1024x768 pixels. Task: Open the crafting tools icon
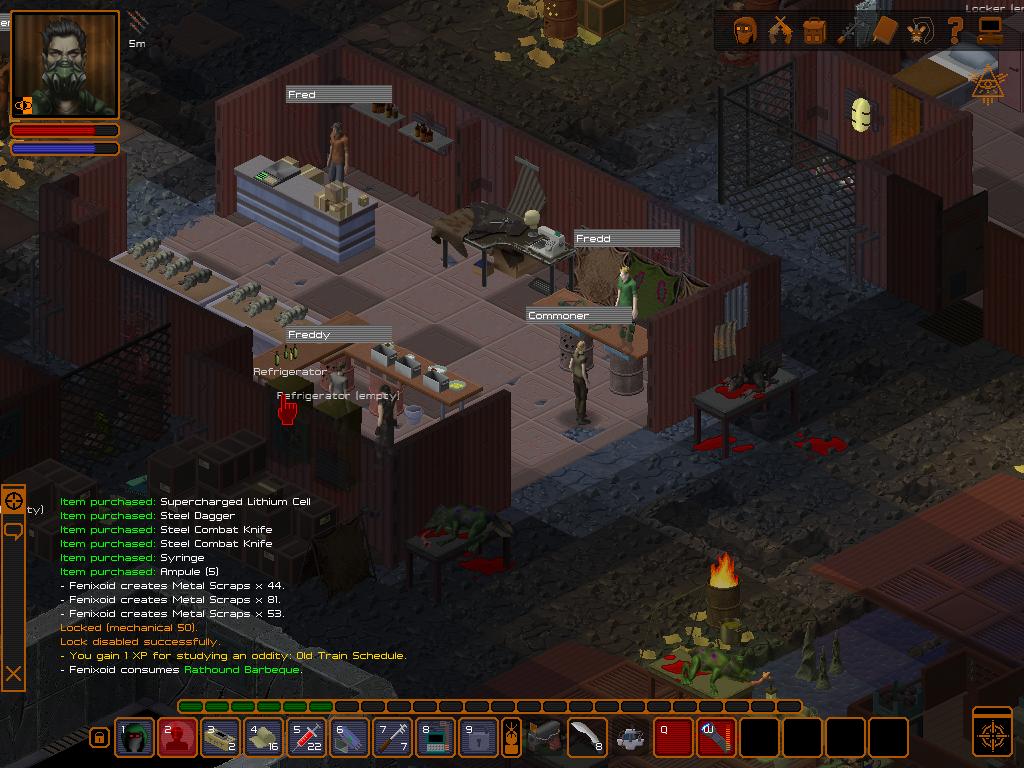tap(850, 31)
